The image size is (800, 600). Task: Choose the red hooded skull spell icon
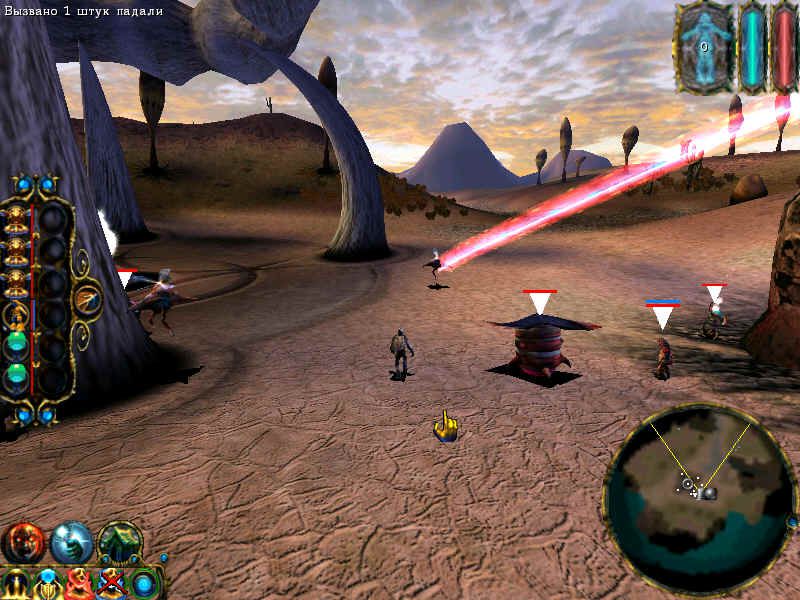[79, 584]
